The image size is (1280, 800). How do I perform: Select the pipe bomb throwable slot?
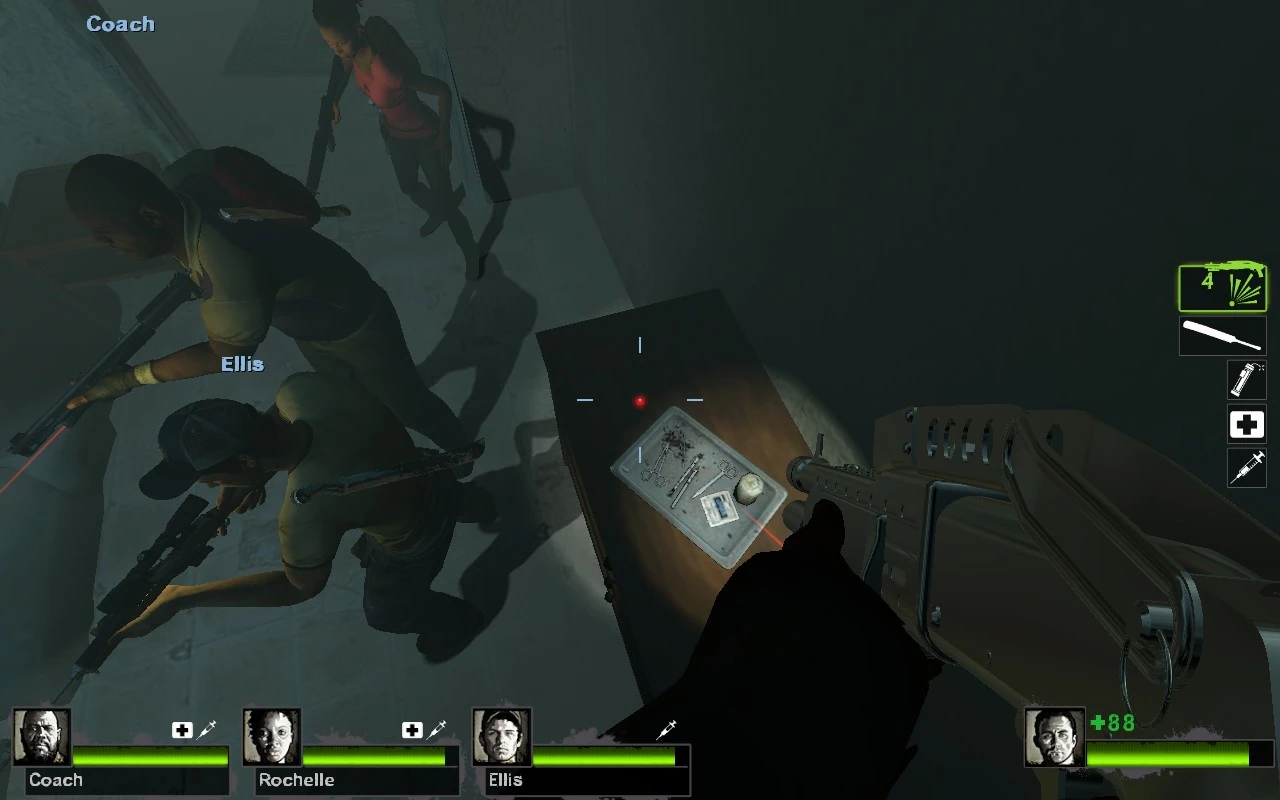point(1246,380)
